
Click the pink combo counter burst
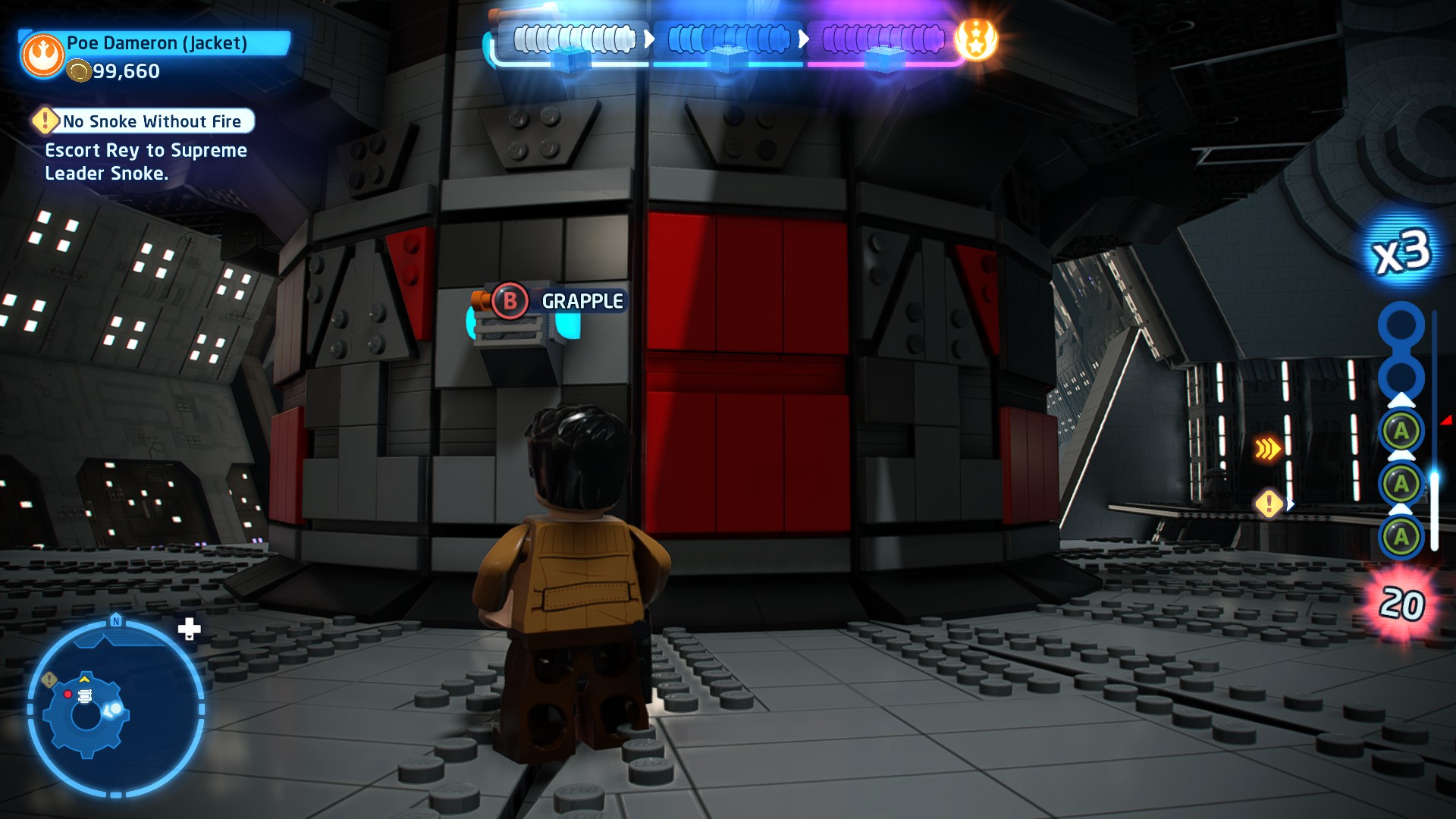pos(1401,604)
